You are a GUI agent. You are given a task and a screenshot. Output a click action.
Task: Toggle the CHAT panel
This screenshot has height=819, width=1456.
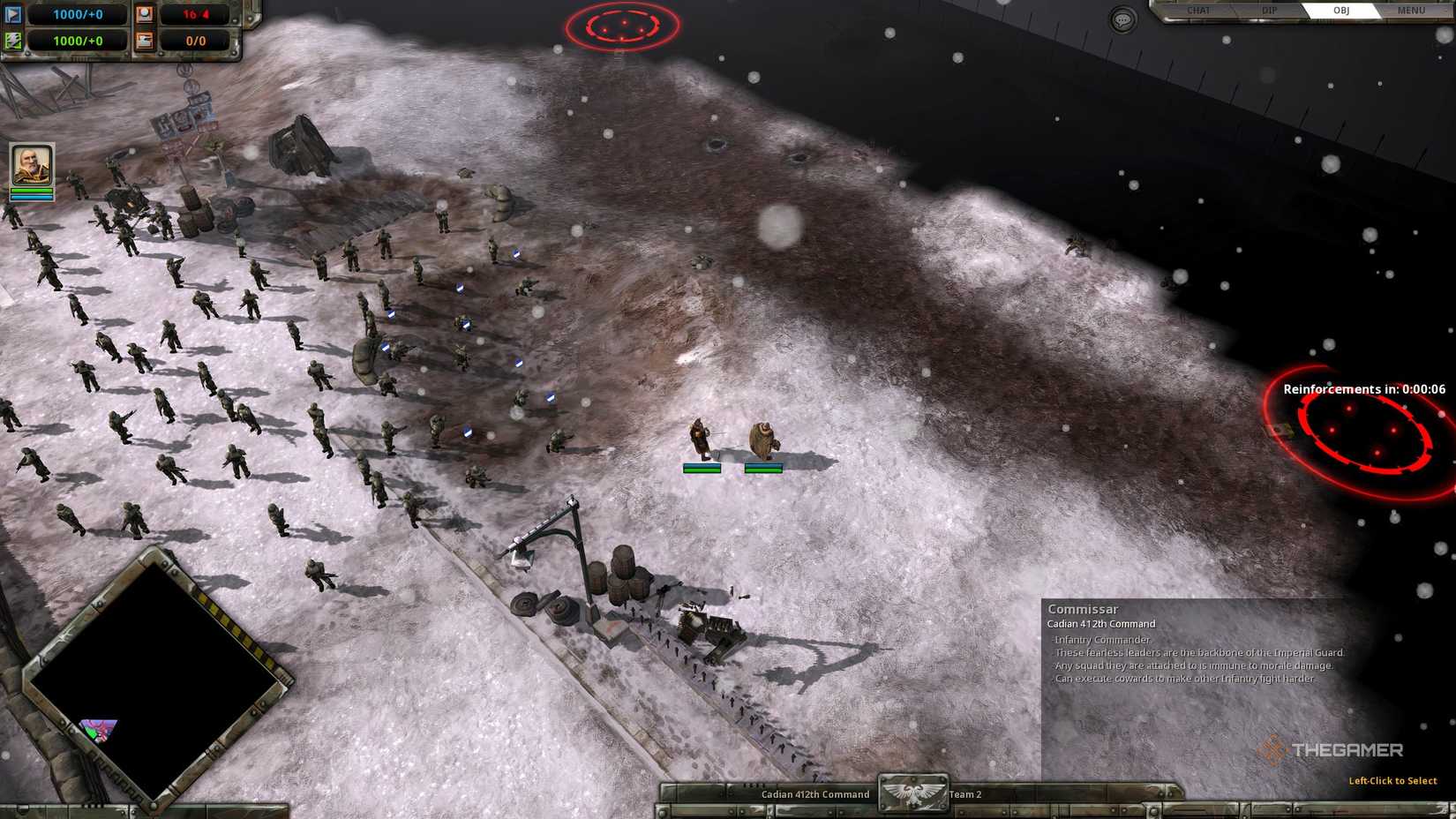point(1198,11)
